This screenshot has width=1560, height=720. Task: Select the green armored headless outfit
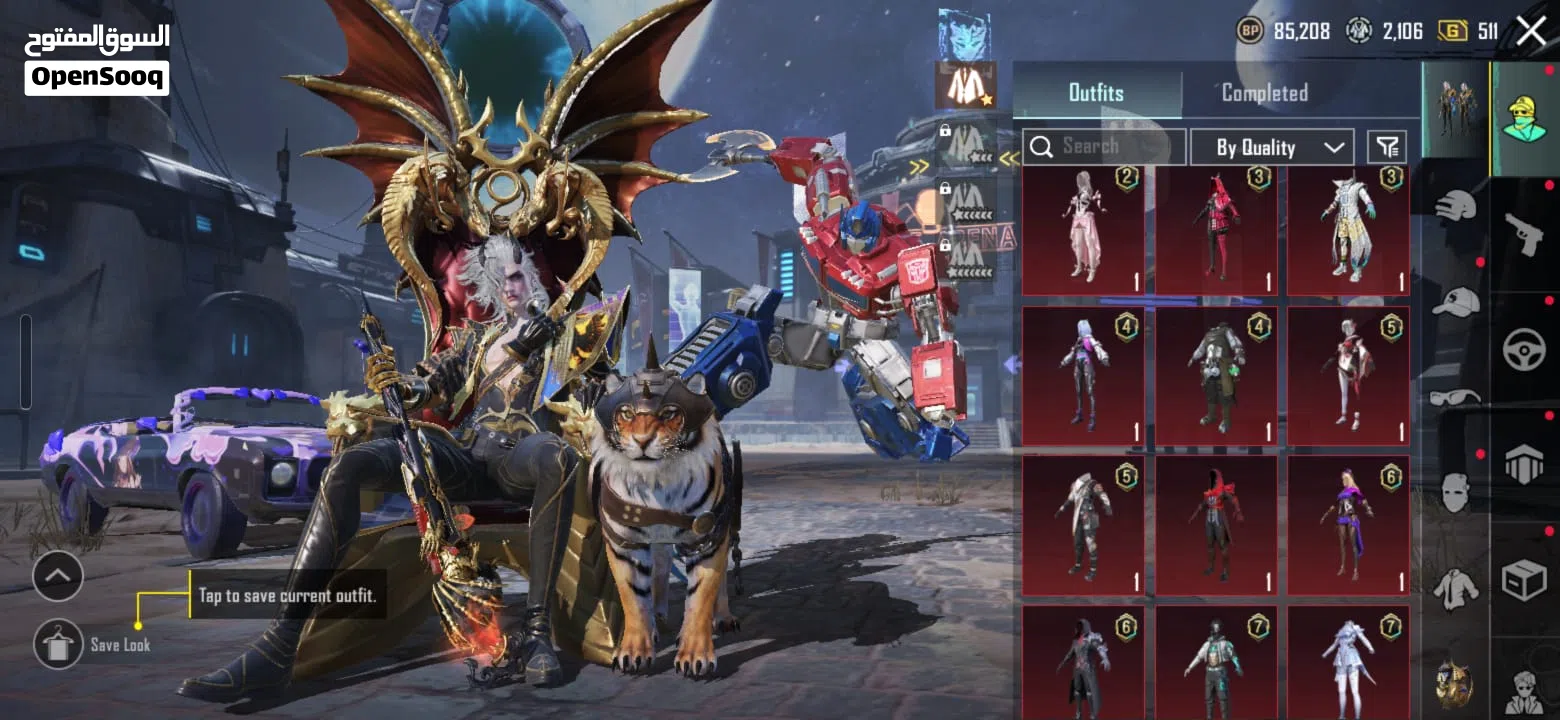tap(1216, 375)
